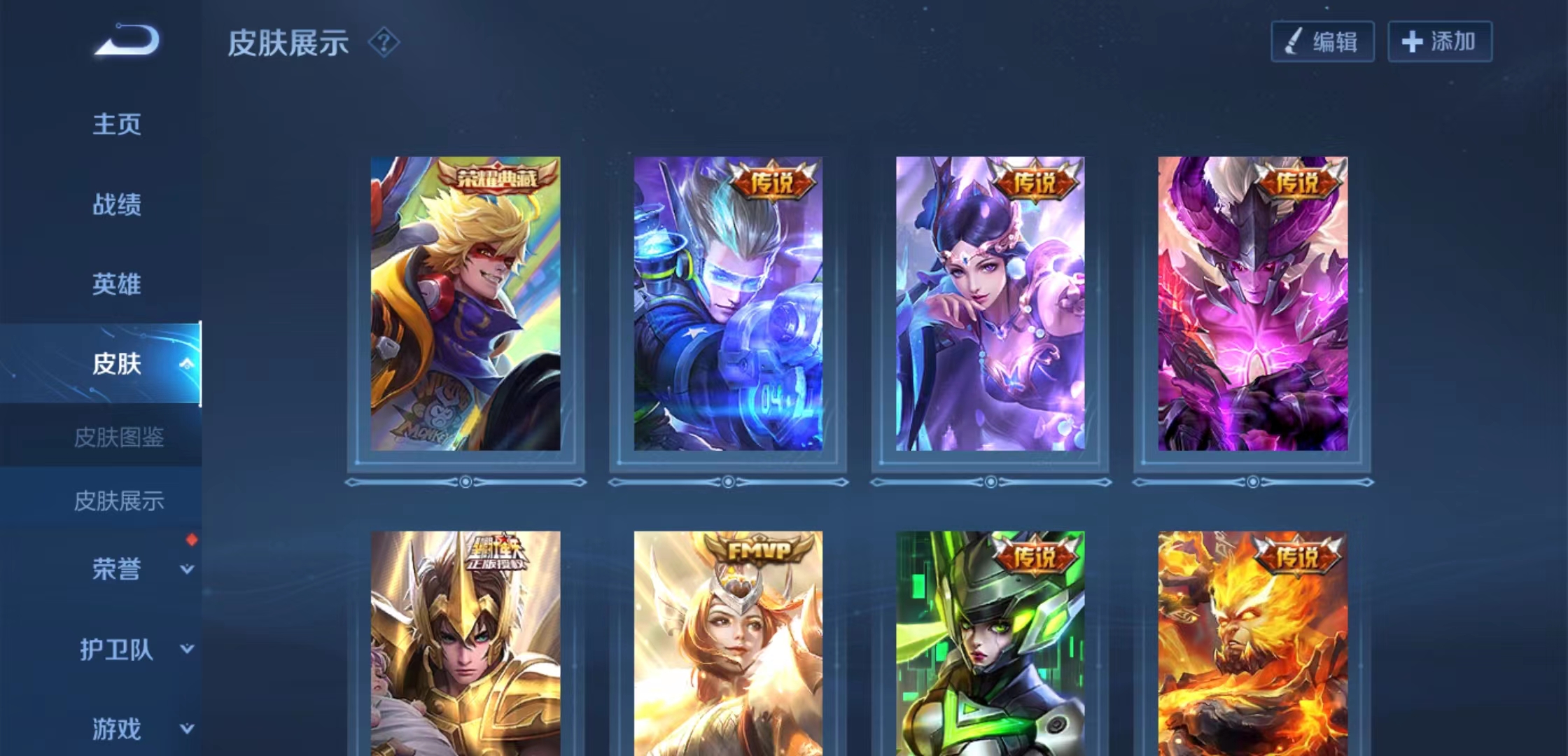The height and width of the screenshot is (756, 1568).
Task: Go back using the return arrow
Action: point(127,40)
